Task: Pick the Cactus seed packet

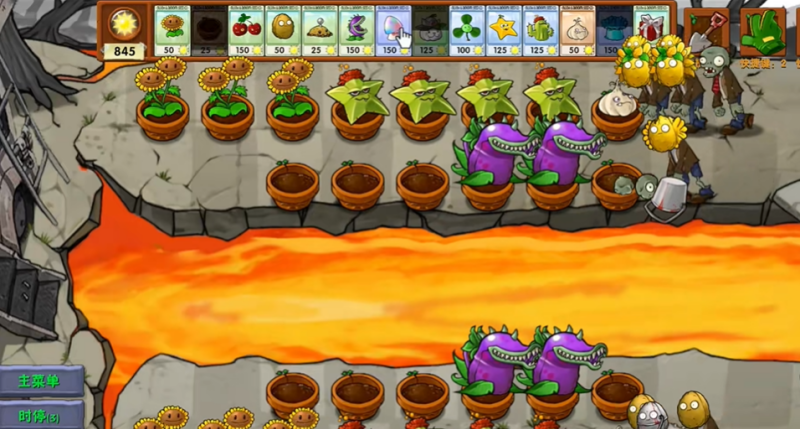Action: (x=540, y=30)
